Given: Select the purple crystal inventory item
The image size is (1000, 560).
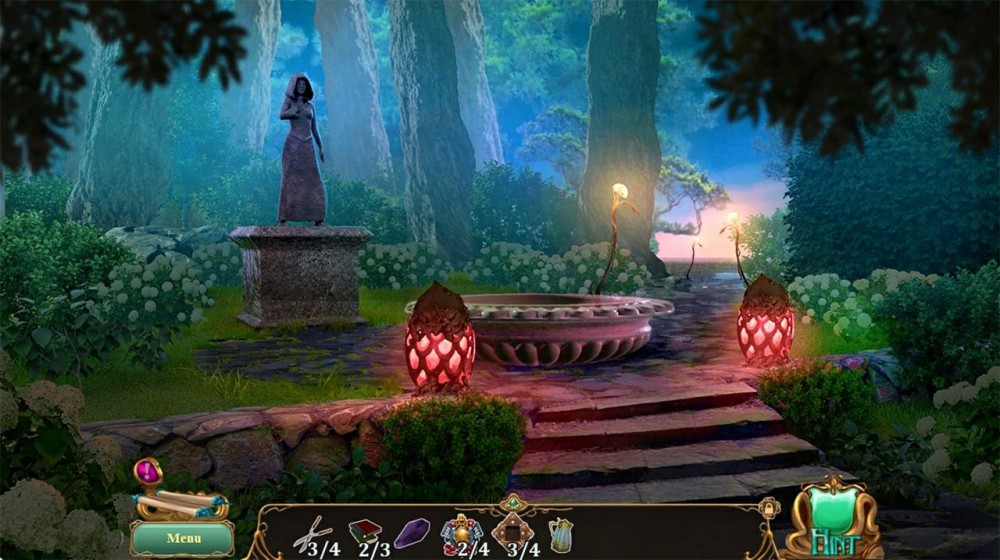Looking at the screenshot, I should click(411, 532).
